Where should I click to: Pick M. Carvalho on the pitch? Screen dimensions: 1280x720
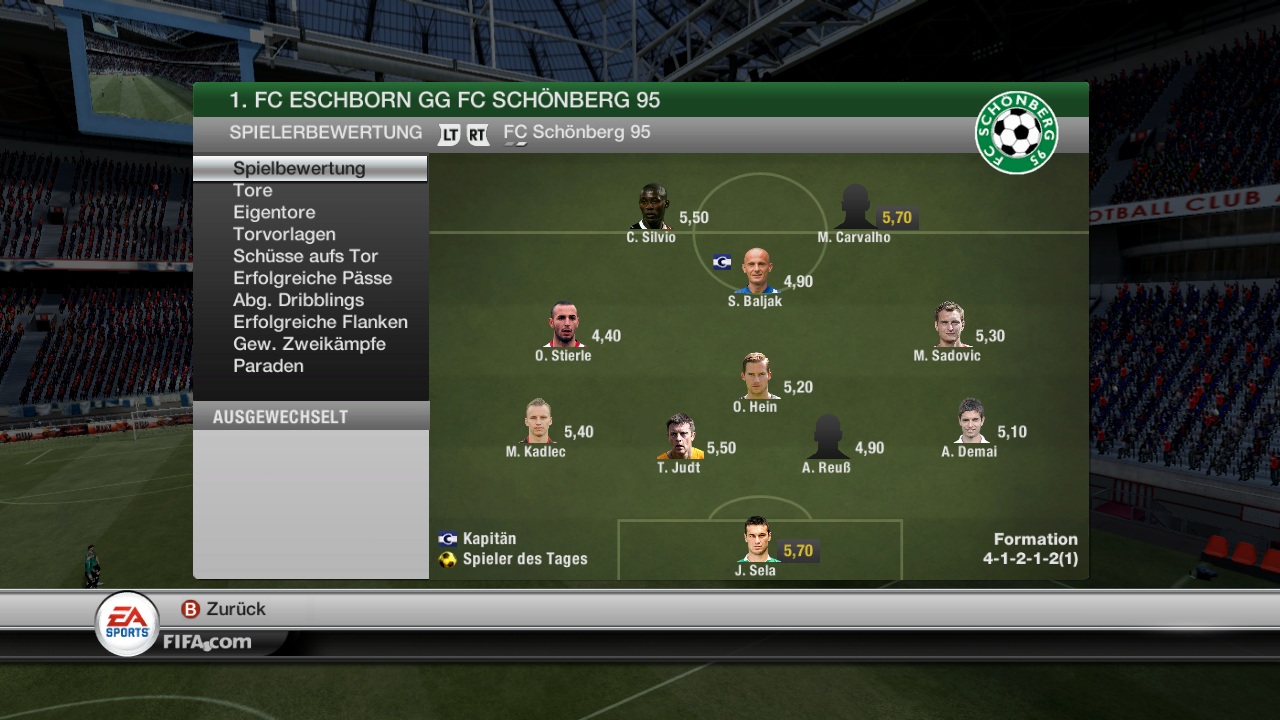[853, 208]
